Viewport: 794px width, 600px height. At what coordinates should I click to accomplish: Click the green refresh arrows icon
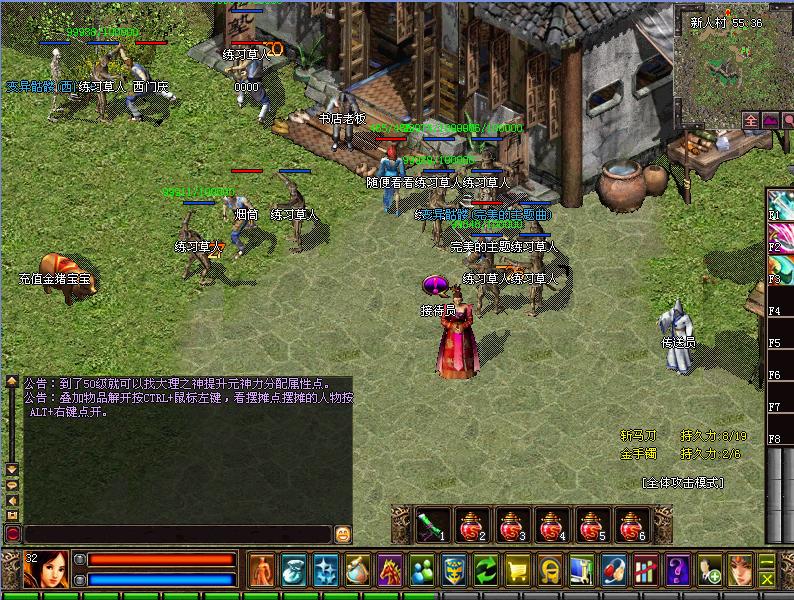[x=486, y=570]
